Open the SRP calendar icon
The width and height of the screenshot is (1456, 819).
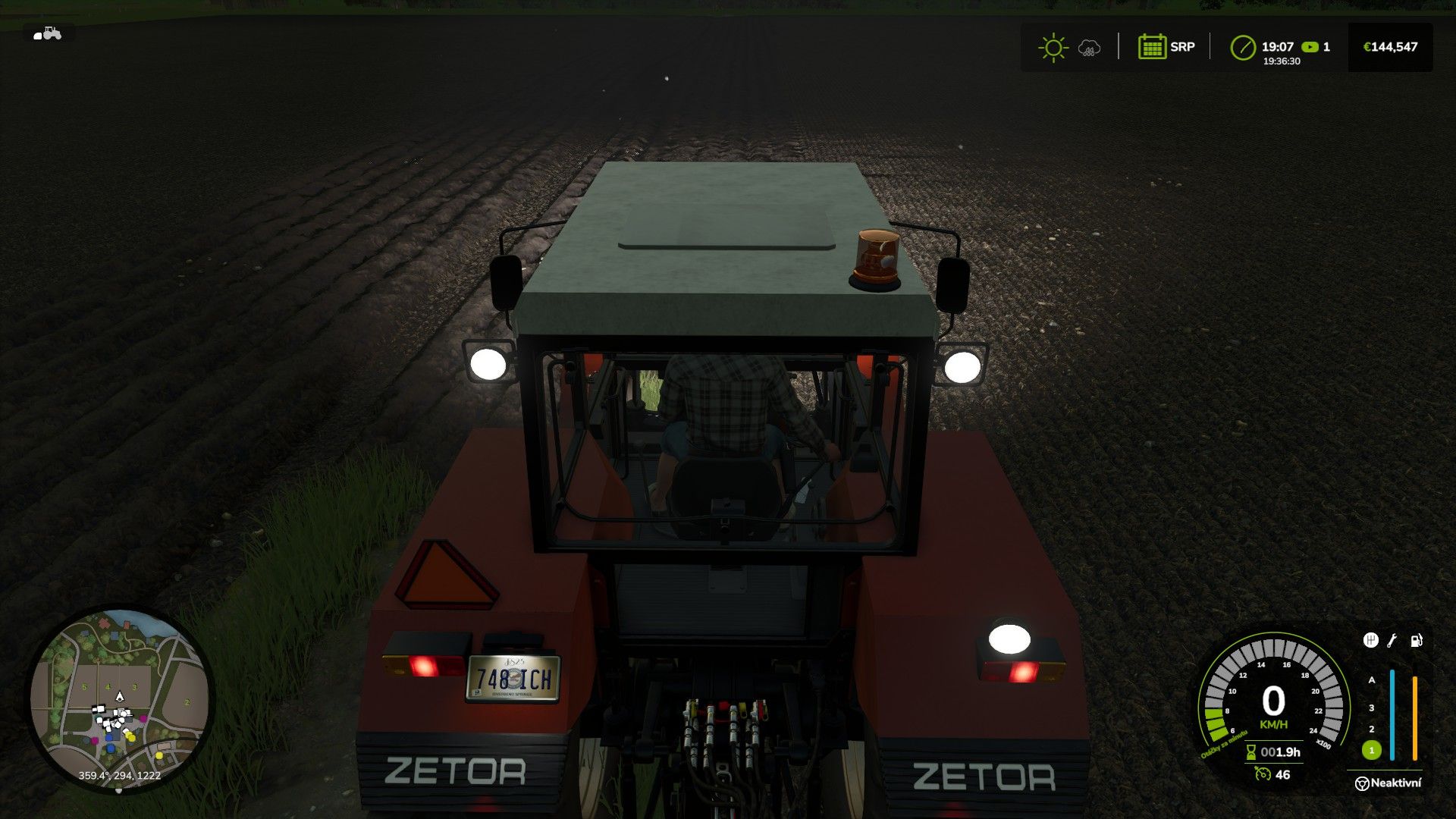pyautogui.click(x=1152, y=46)
